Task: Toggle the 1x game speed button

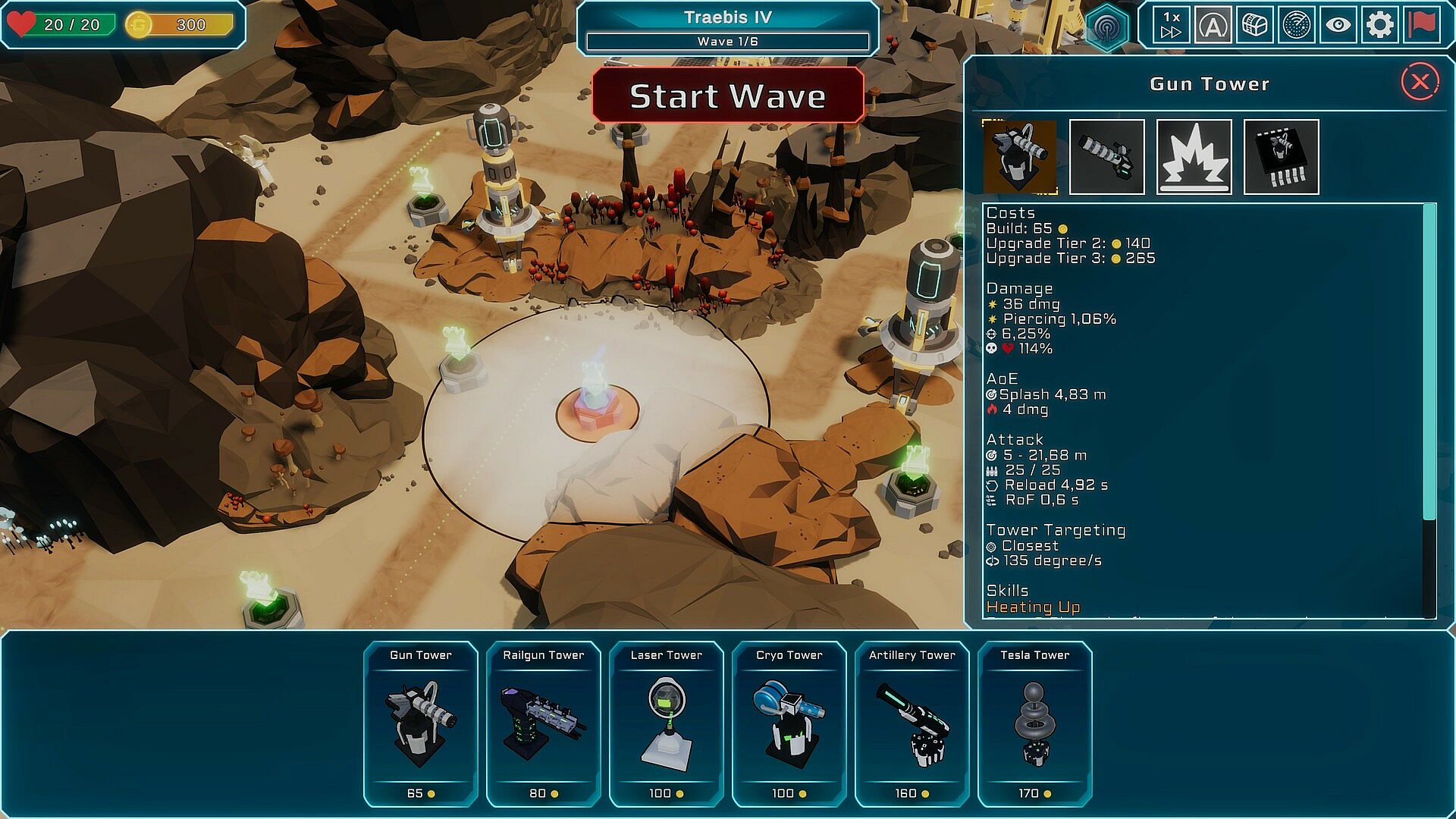Action: [x=1171, y=25]
